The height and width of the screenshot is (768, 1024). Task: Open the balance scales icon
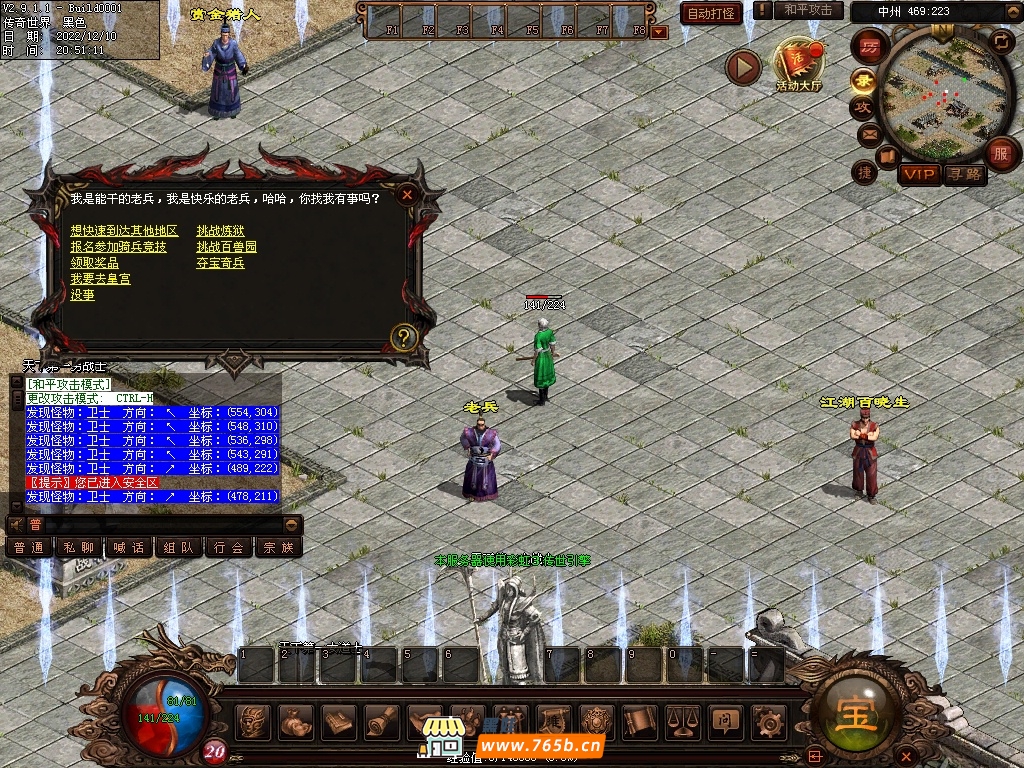coord(682,720)
